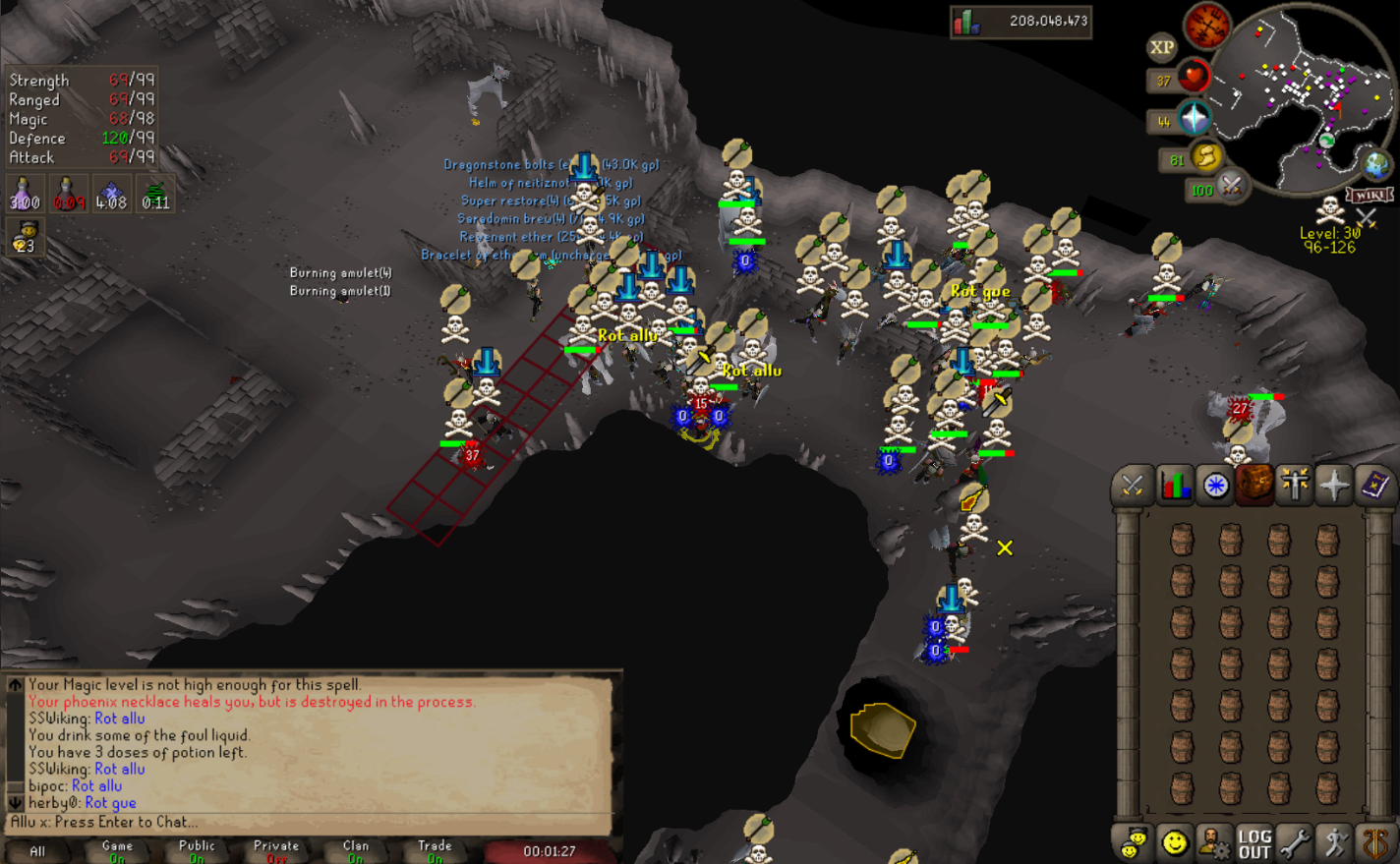Switch to the Skills stats tab
The height and width of the screenshot is (864, 1400).
tap(1174, 486)
